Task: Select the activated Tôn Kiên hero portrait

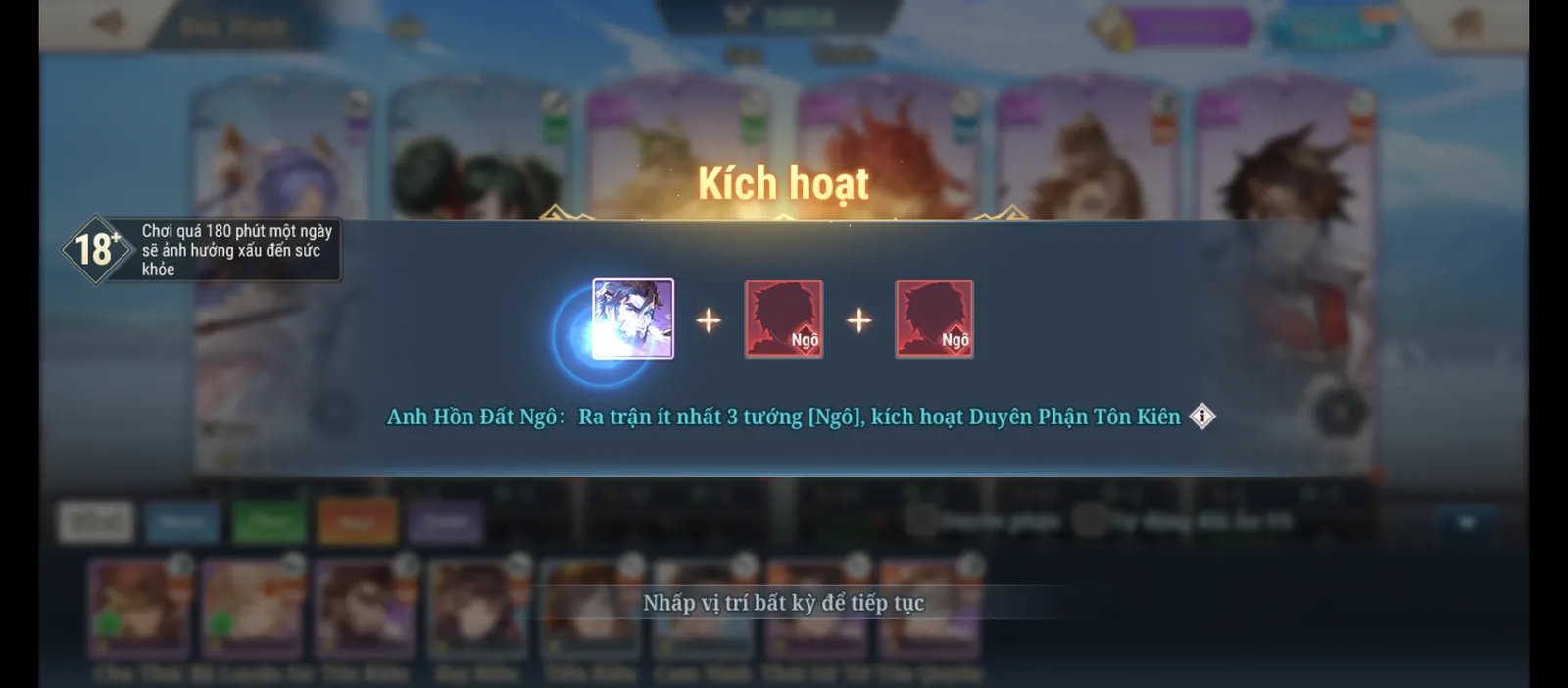Action: pyautogui.click(x=633, y=319)
